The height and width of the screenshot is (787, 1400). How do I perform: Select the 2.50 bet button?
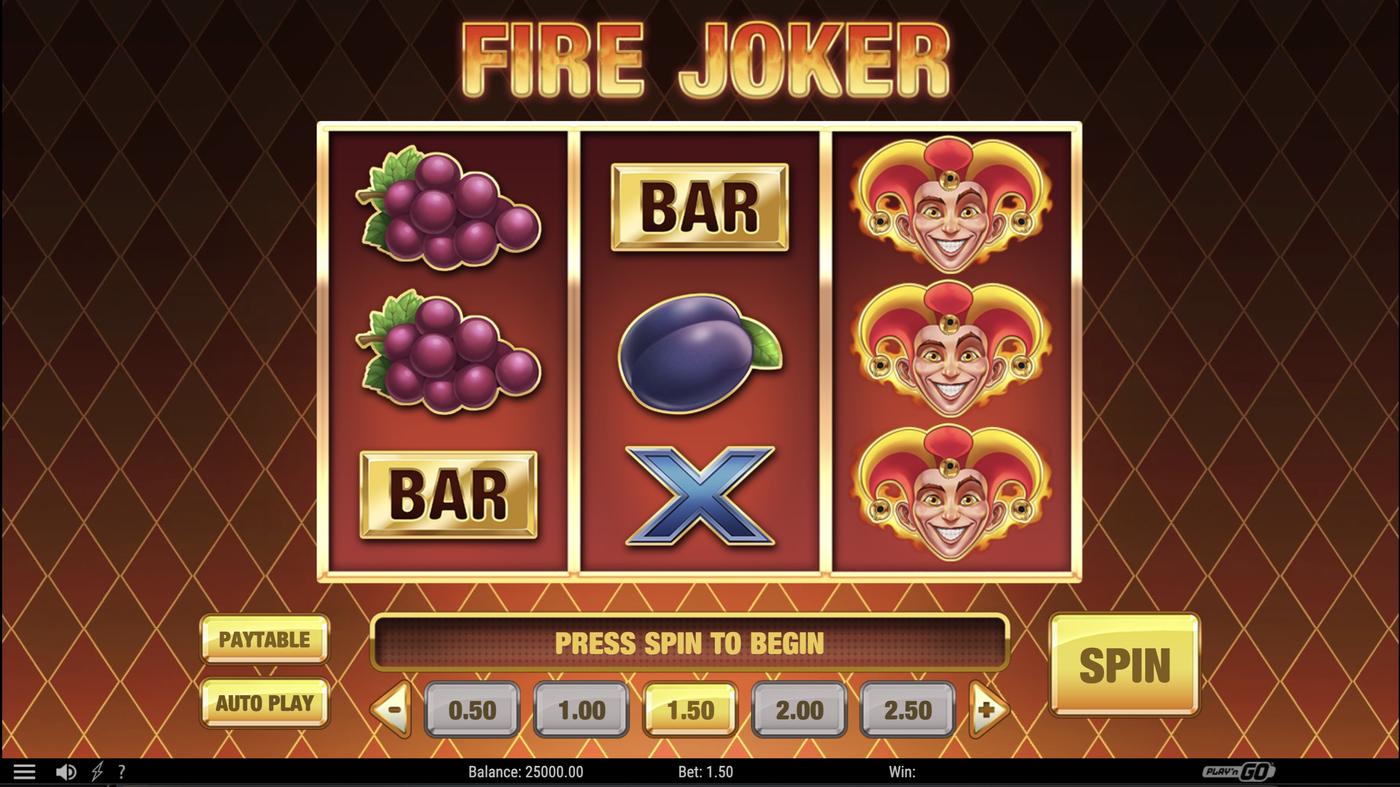[x=907, y=710]
